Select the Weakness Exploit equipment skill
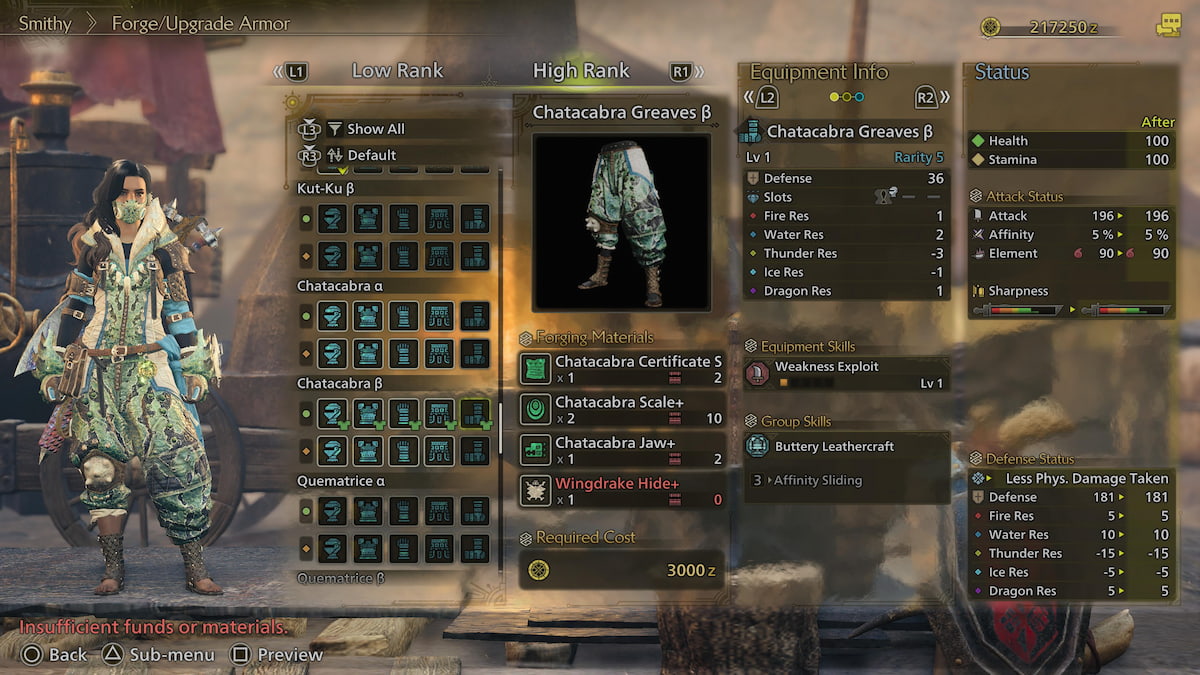This screenshot has height=675, width=1200. pos(846,374)
